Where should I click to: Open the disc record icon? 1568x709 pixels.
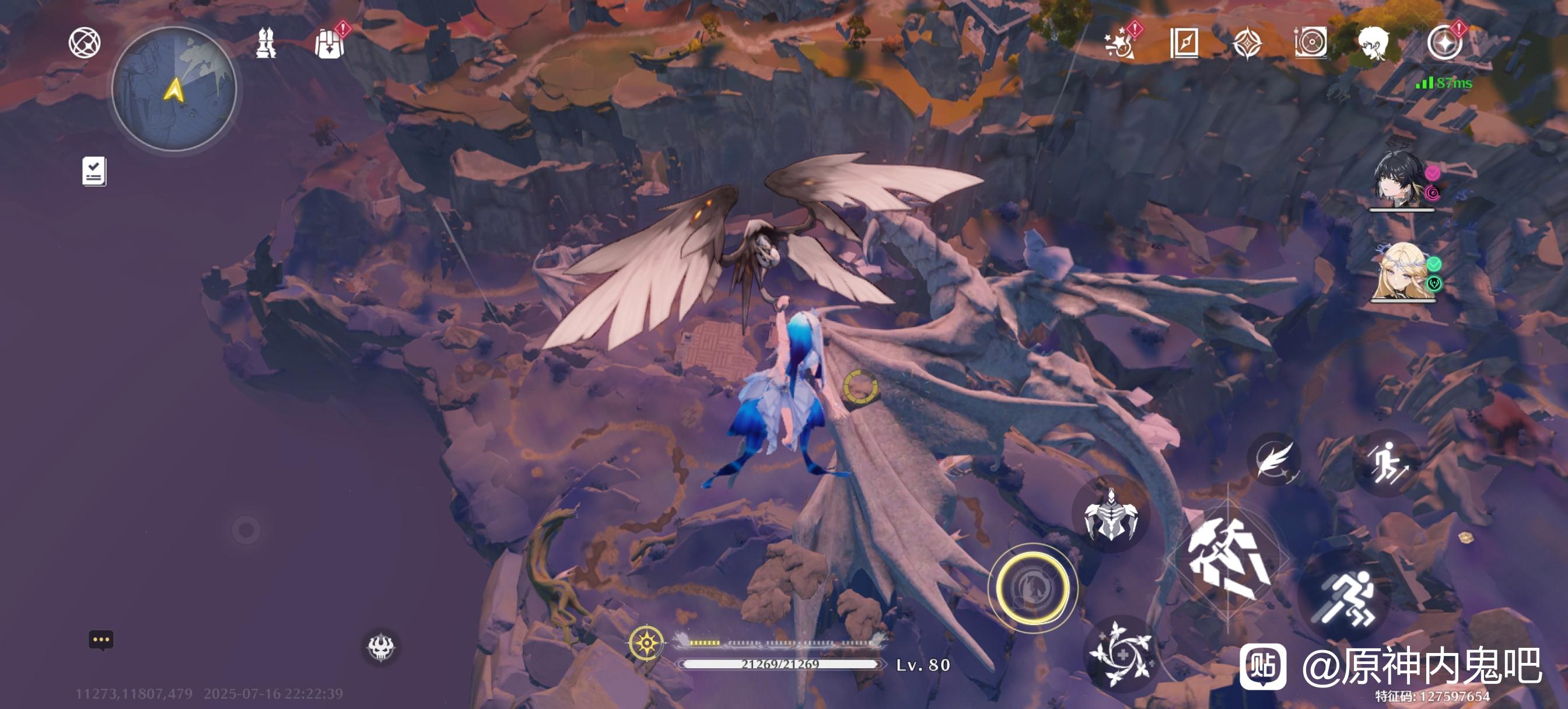point(1311,43)
